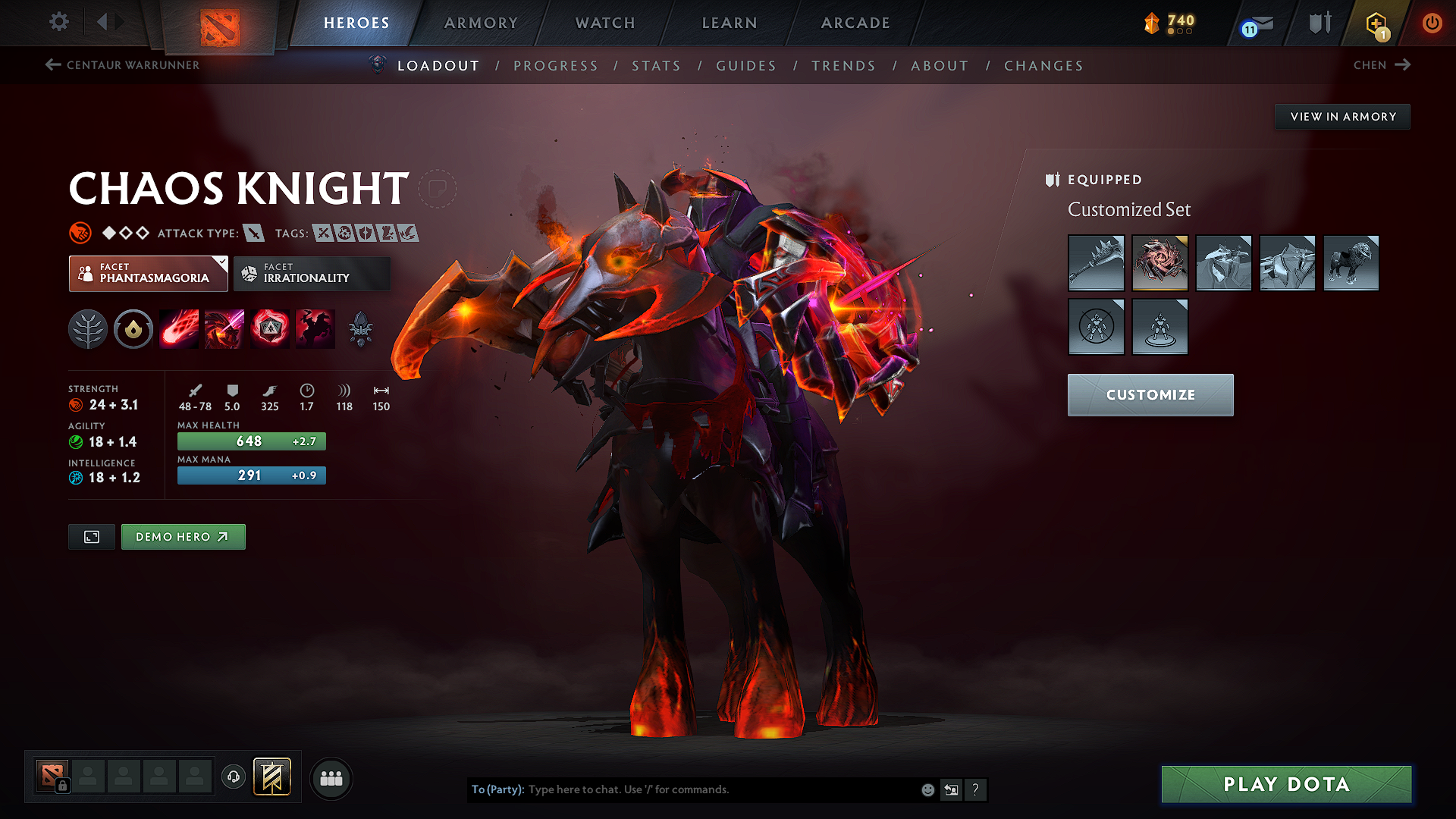Show the hero Progress section
The width and height of the screenshot is (1456, 819).
[556, 66]
